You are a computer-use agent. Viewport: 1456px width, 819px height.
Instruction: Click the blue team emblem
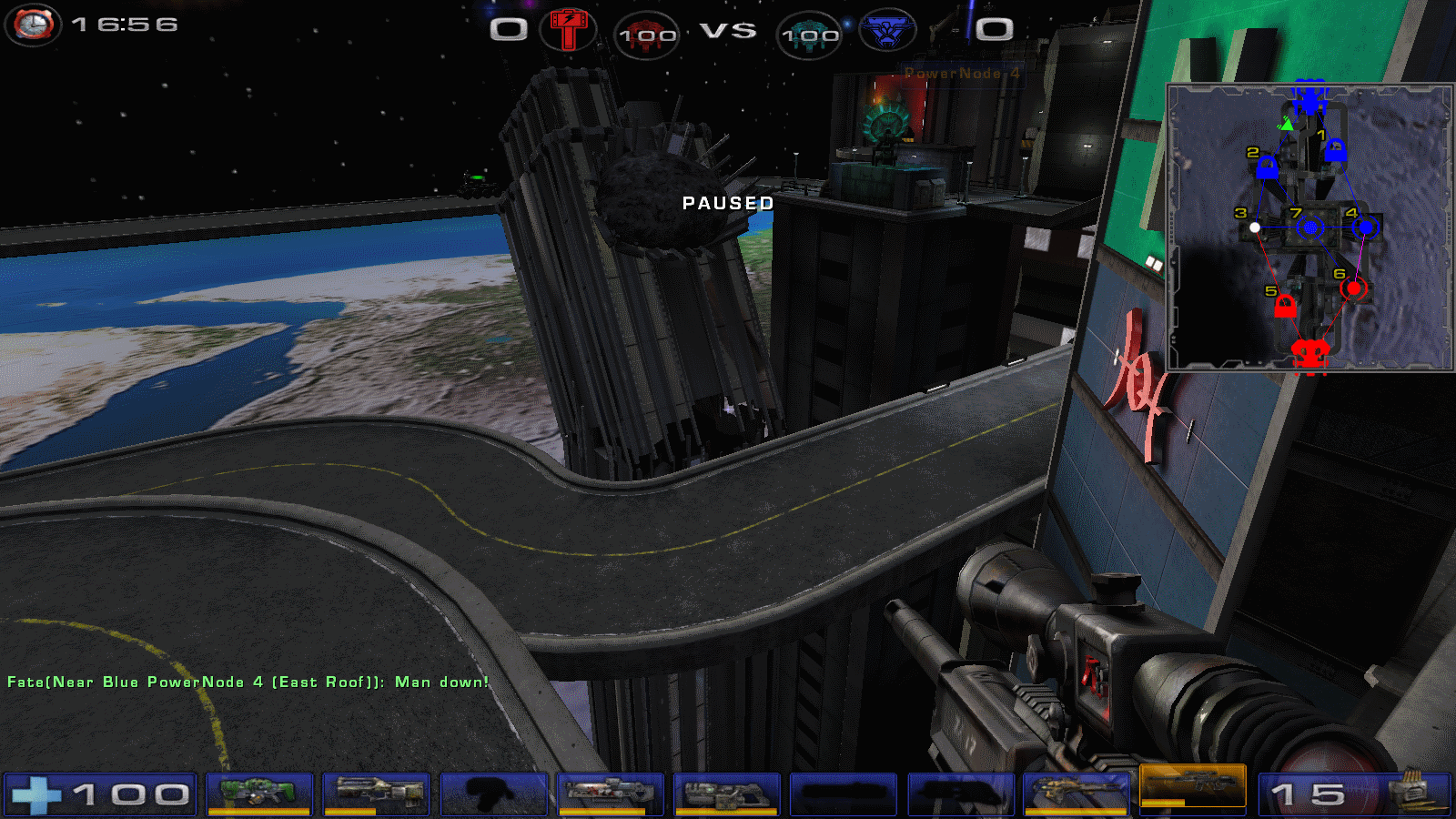pos(887,31)
